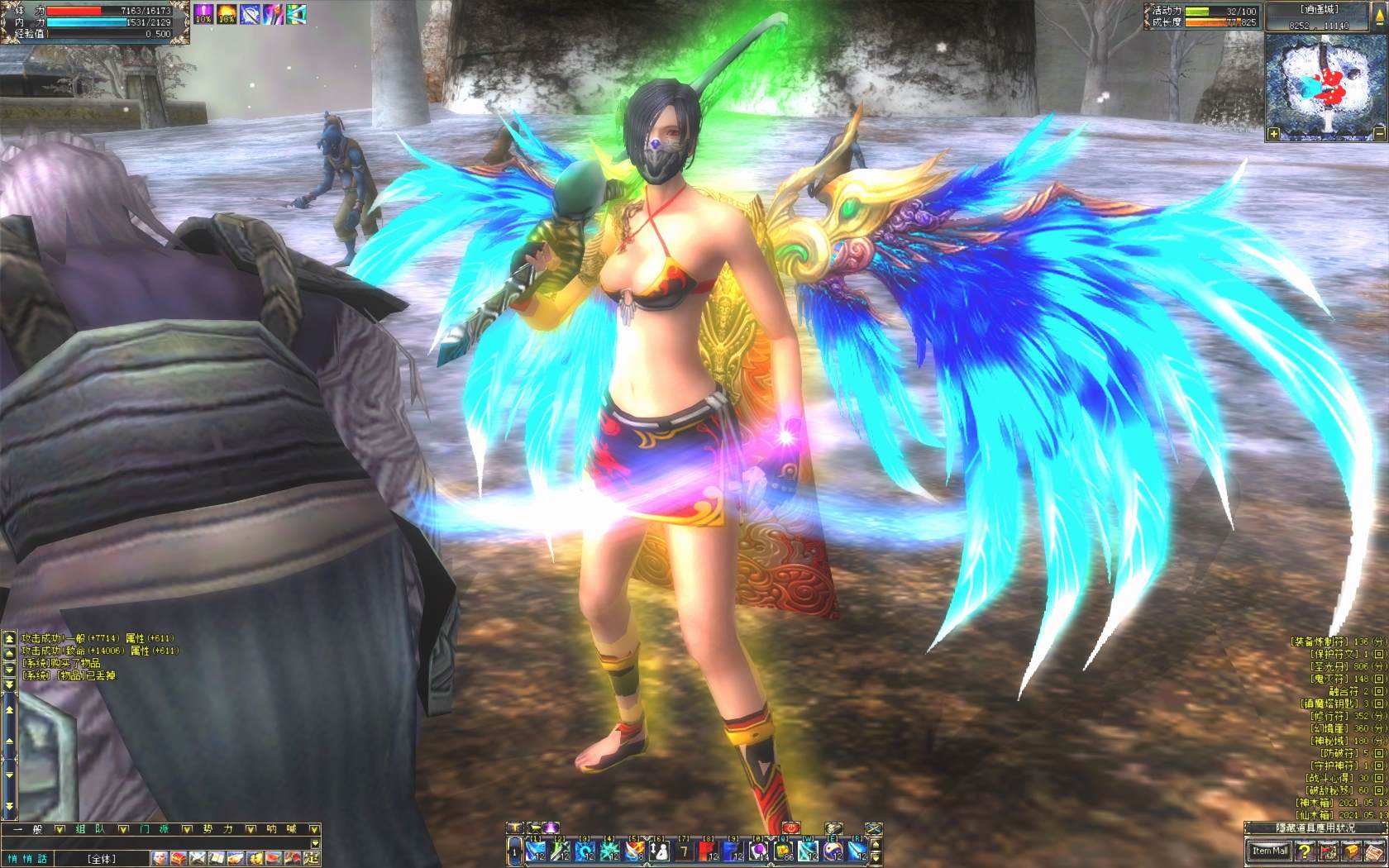Switch chat to the 一般 channel
The image size is (1389, 868).
tap(26, 829)
